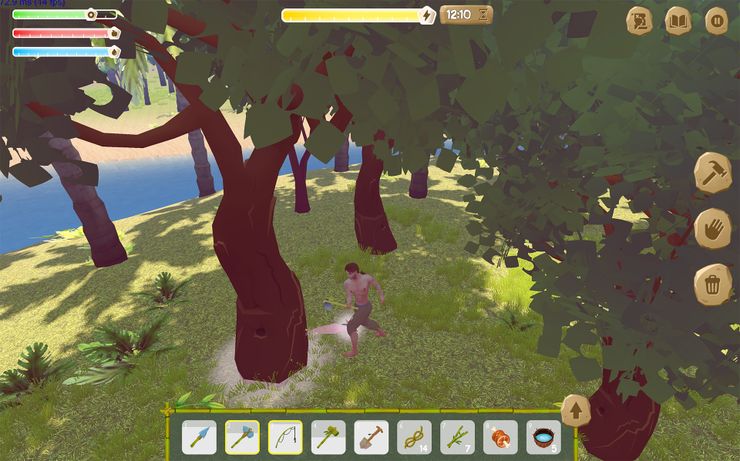Open the treasure map button
The height and width of the screenshot is (461, 740).
tap(639, 21)
